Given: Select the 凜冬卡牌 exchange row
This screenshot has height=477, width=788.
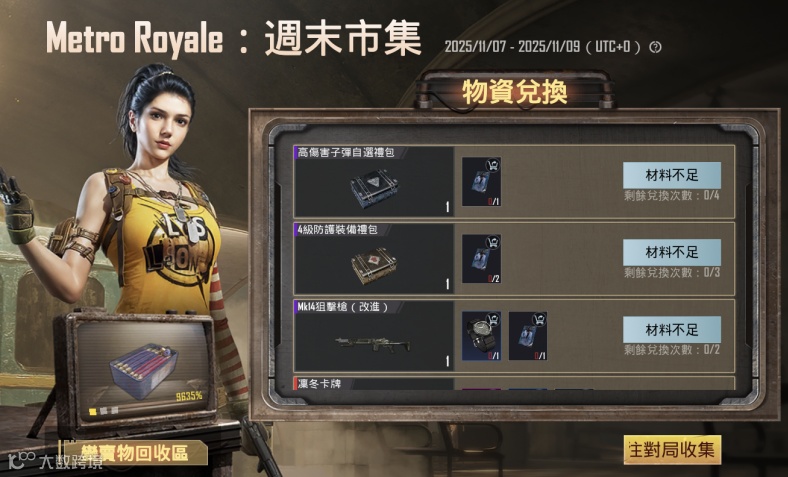Looking at the screenshot, I should coord(372,383).
